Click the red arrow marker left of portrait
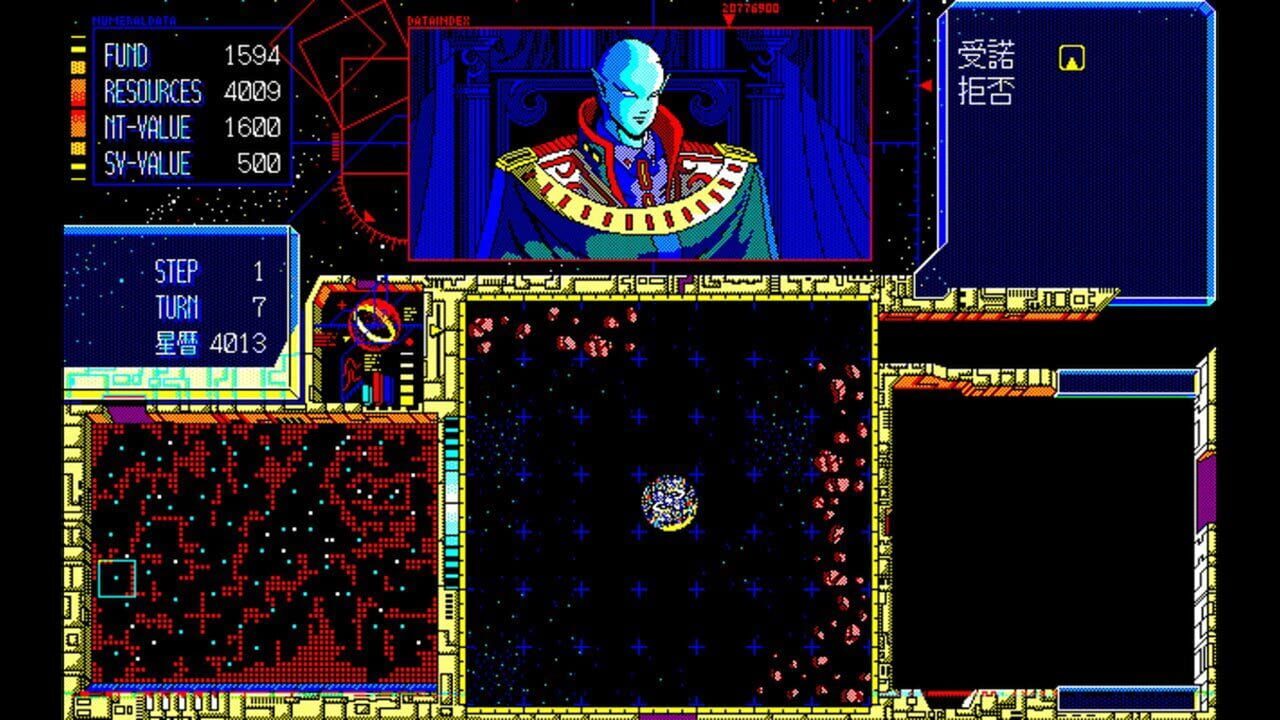 369,216
